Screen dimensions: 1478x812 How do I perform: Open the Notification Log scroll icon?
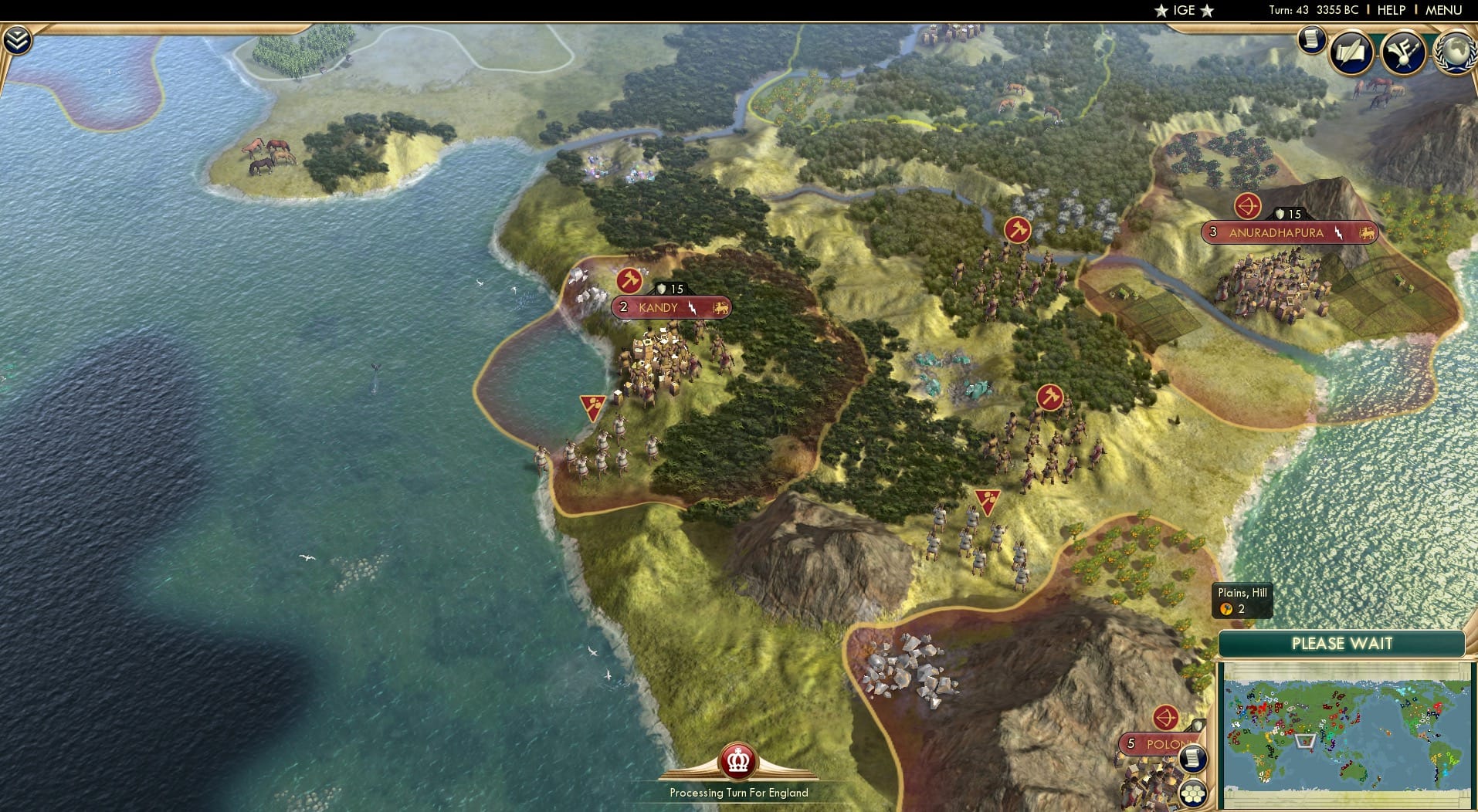[x=1312, y=40]
